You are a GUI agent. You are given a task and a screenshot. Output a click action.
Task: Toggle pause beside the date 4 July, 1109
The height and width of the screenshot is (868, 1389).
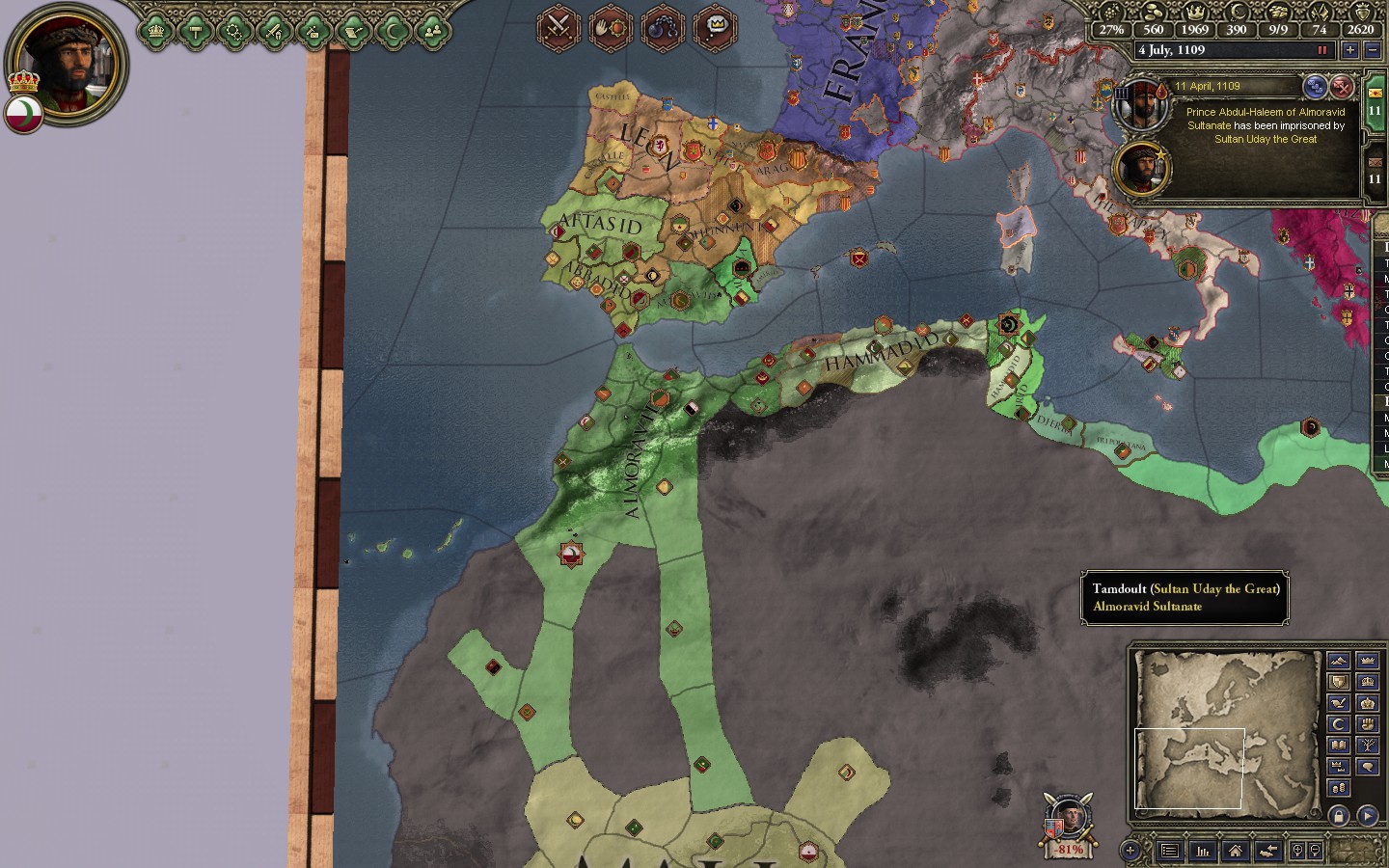1322,50
